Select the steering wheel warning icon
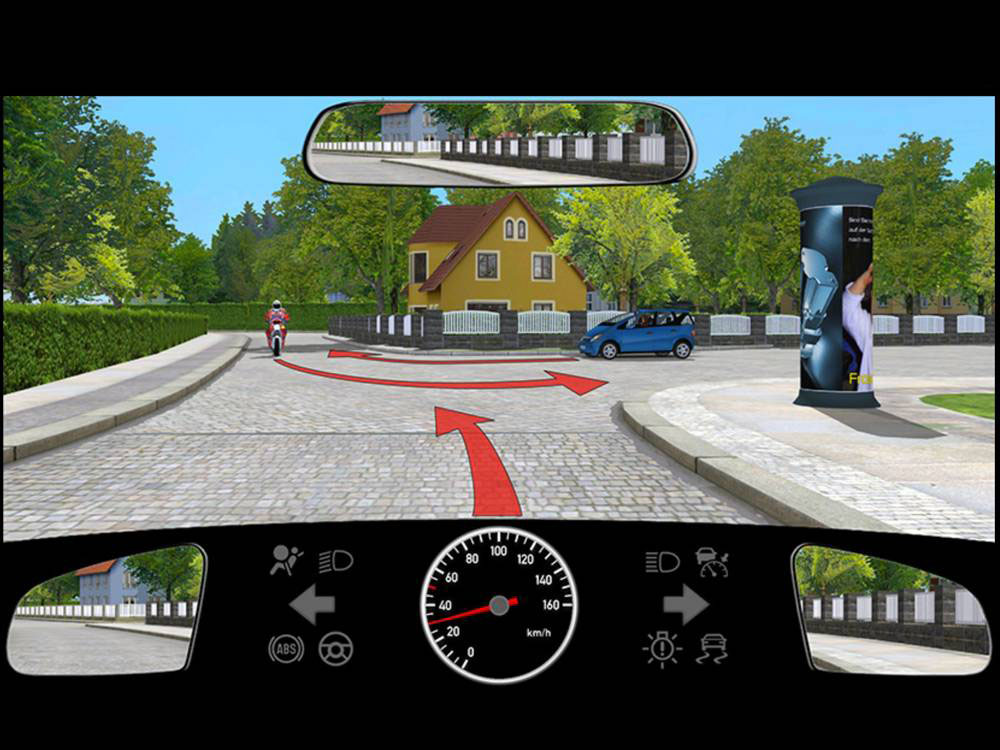Viewport: 1000px width, 750px height. (336, 649)
